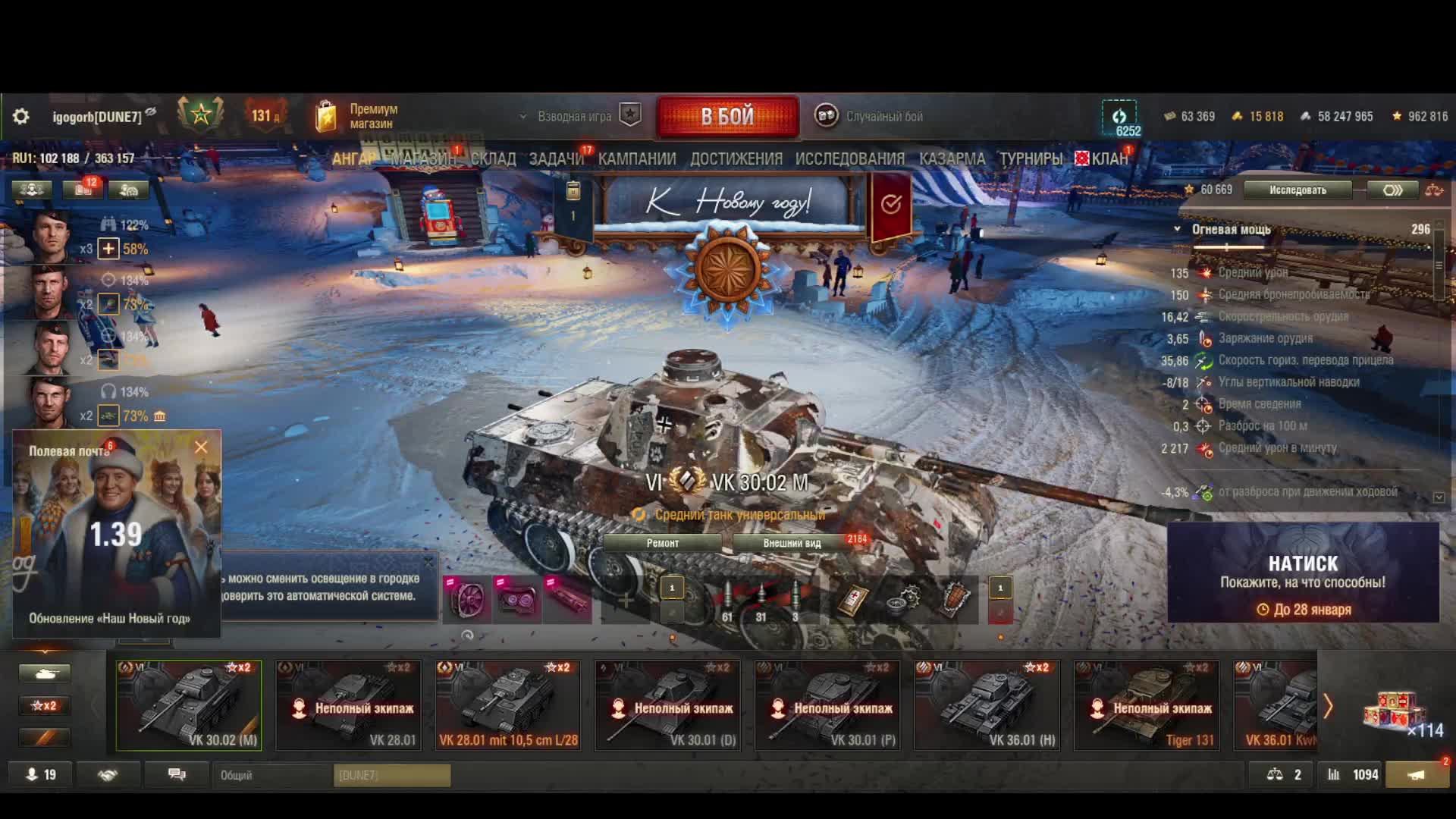Image resolution: width=1456 pixels, height=819 pixels.
Task: Open the НАТИСК event banner
Action: [x=1302, y=573]
